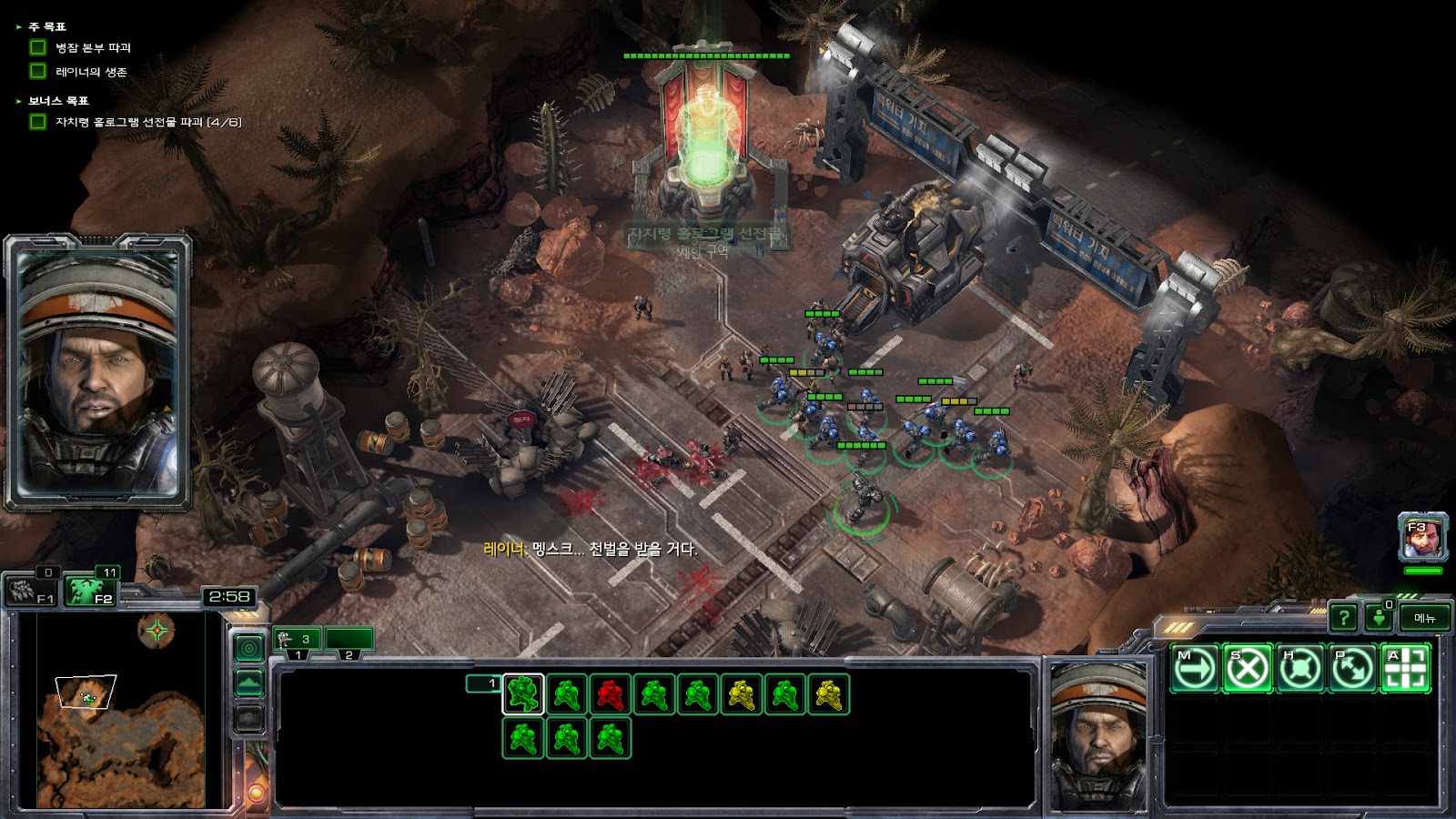Choose the Patrol command icon
This screenshot has height=819, width=1456.
1353,669
